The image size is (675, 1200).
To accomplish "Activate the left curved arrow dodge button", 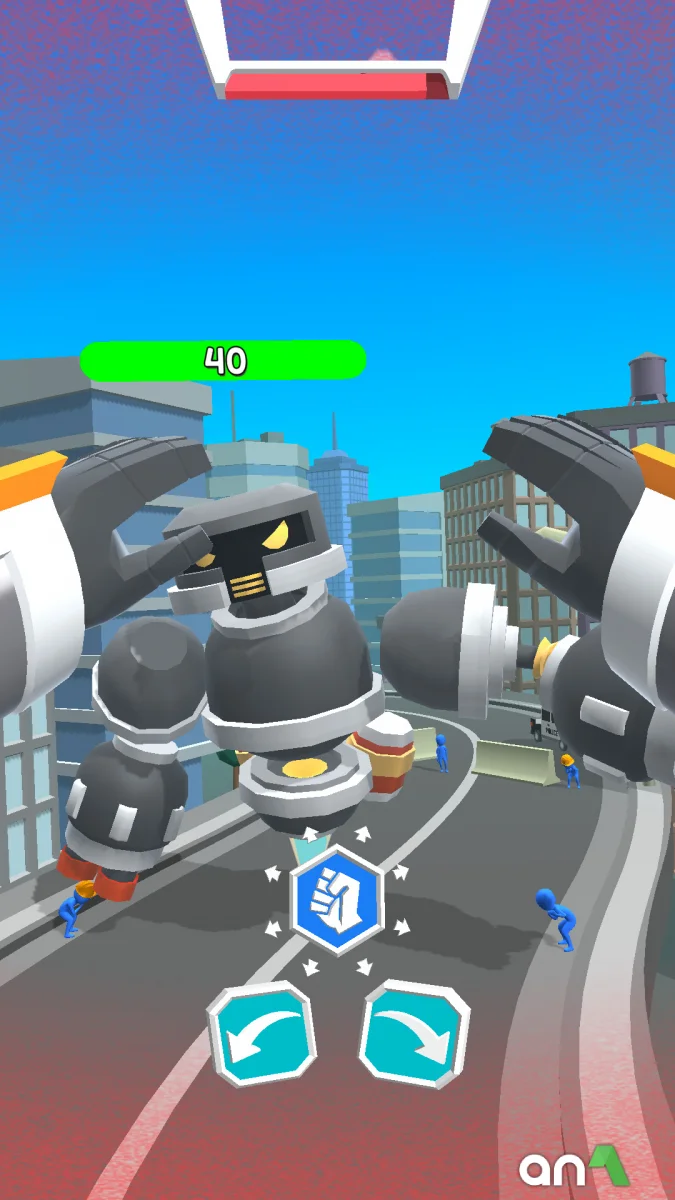I will click(262, 1034).
